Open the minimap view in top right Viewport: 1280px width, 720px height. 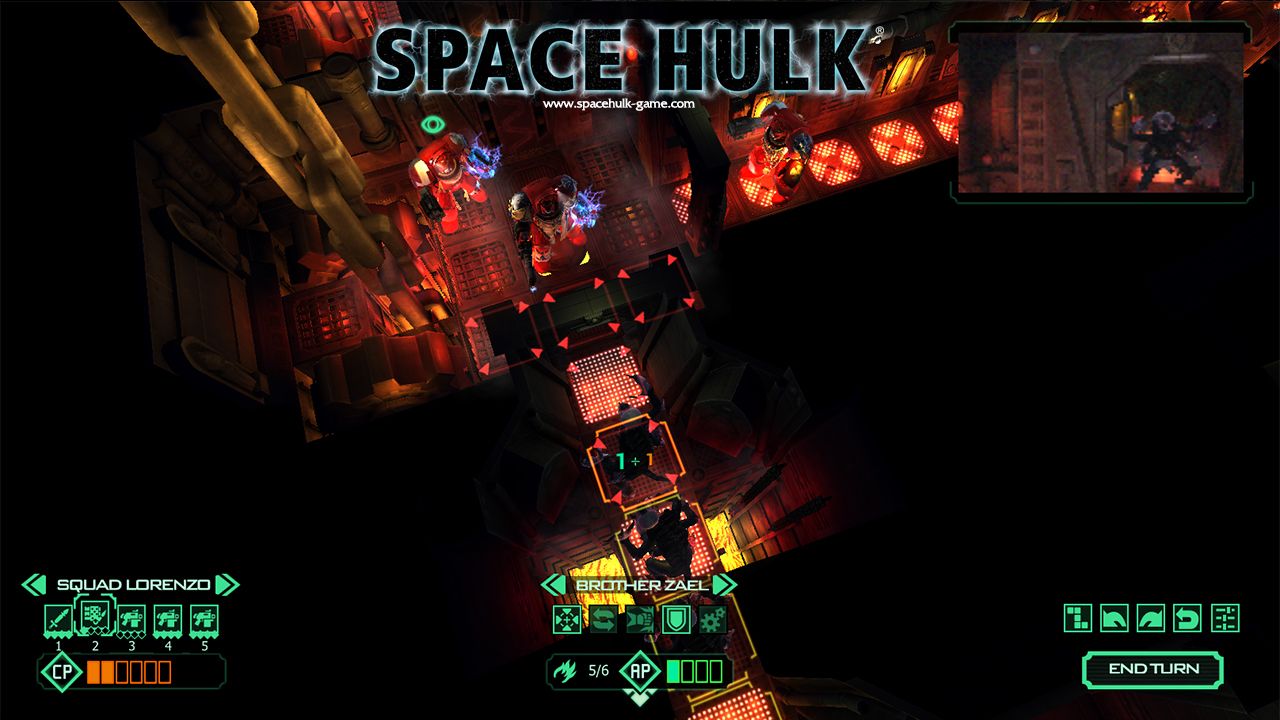[1100, 110]
